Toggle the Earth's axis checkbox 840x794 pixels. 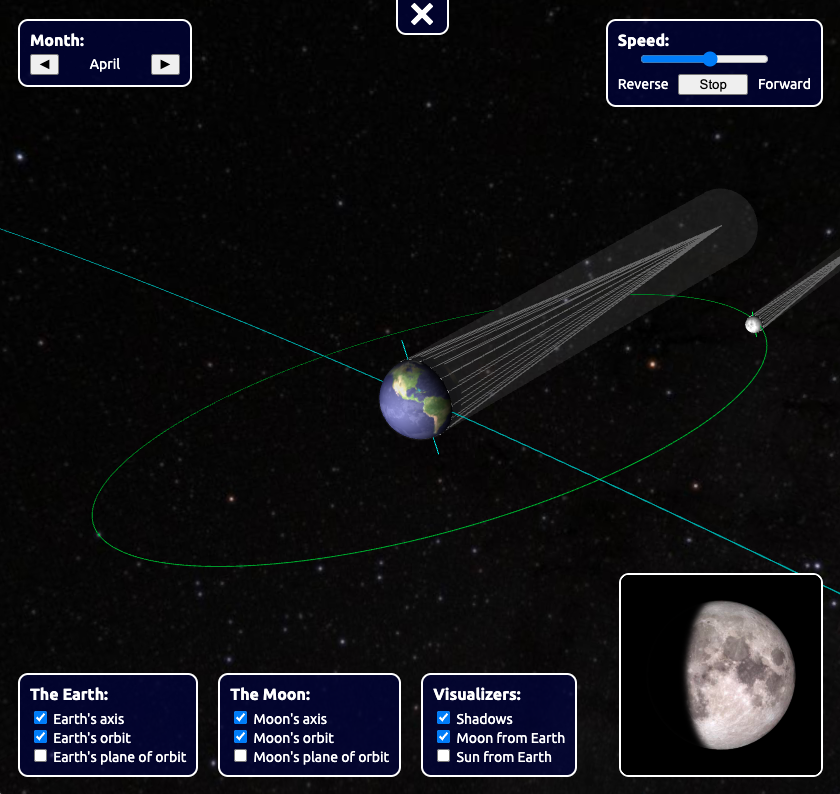pos(41,718)
